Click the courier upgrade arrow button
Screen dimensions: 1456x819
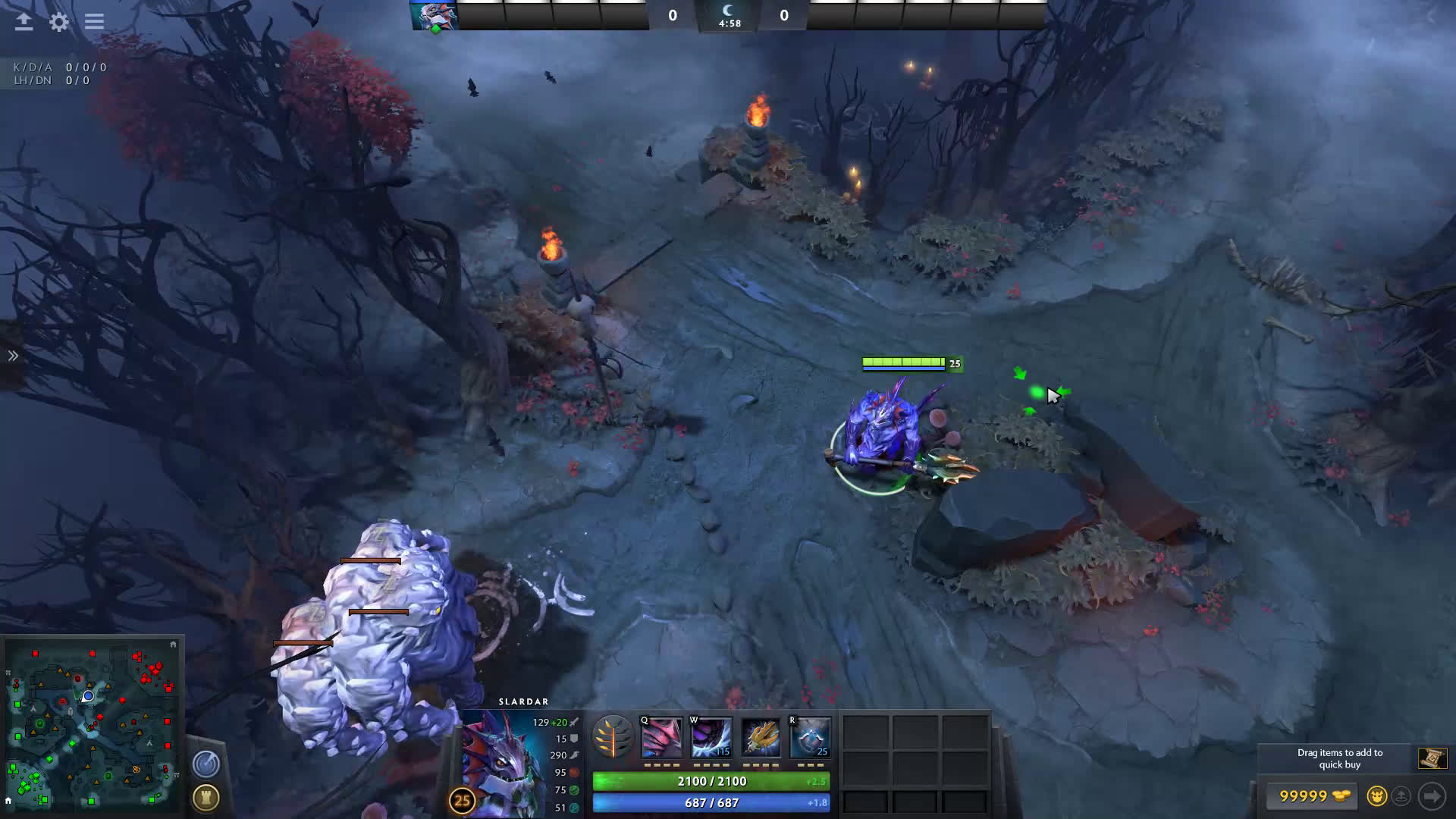coord(1401,796)
